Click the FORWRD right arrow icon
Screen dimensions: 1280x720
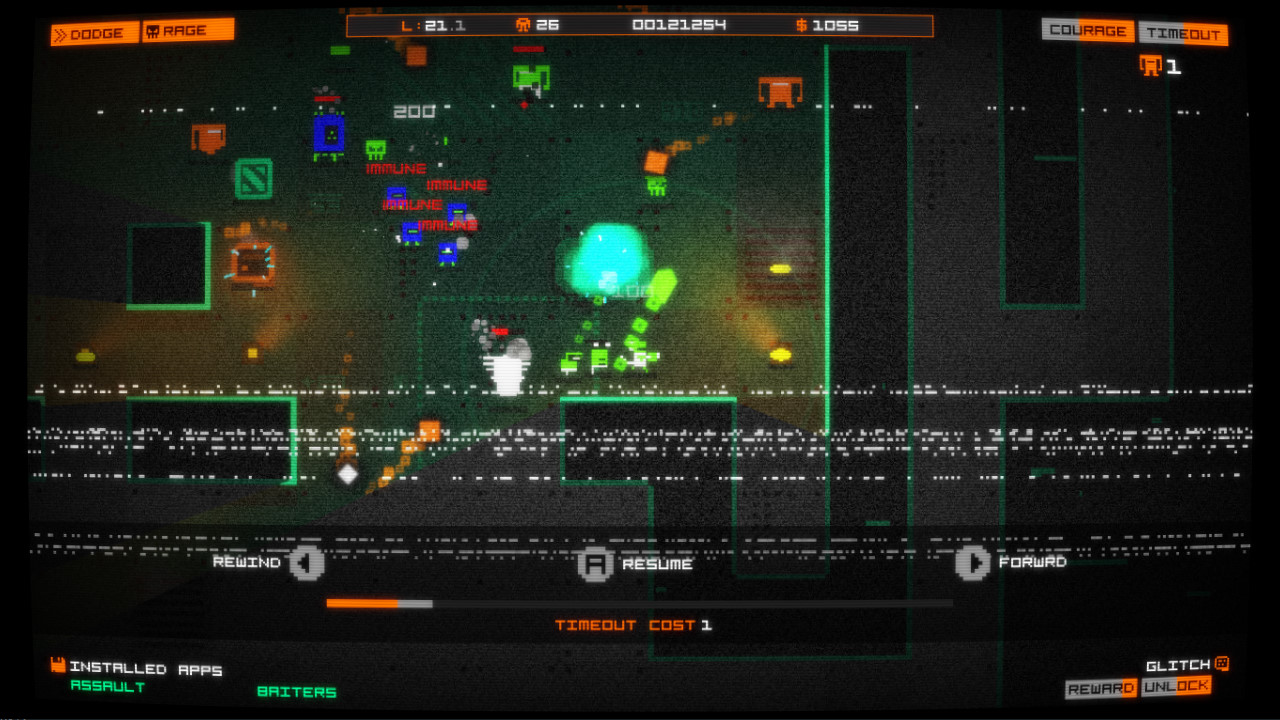pyautogui.click(x=974, y=563)
